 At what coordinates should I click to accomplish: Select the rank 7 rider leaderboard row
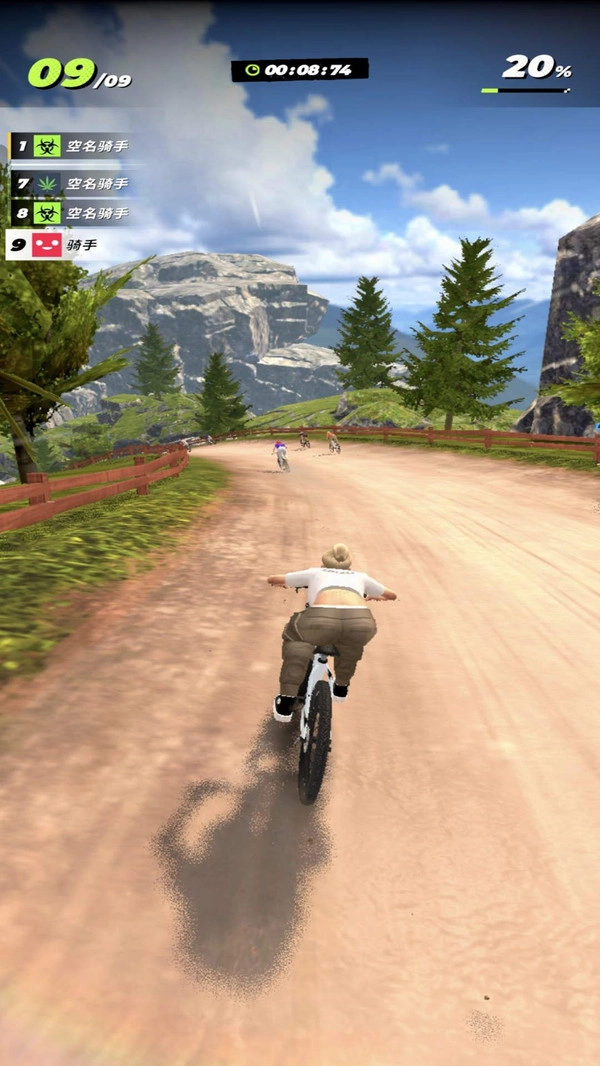72,183
